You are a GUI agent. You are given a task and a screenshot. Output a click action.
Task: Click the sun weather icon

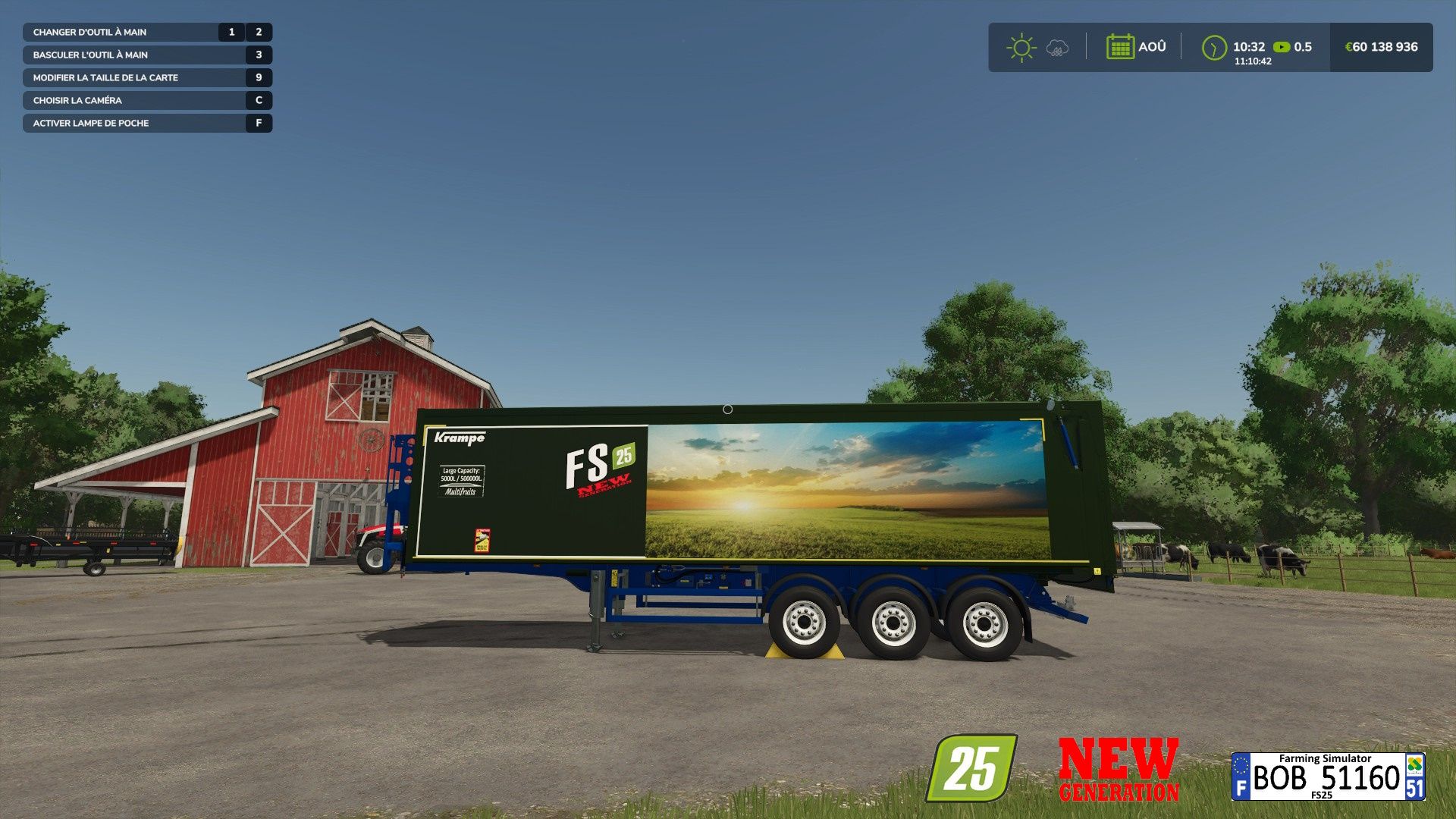[1021, 47]
